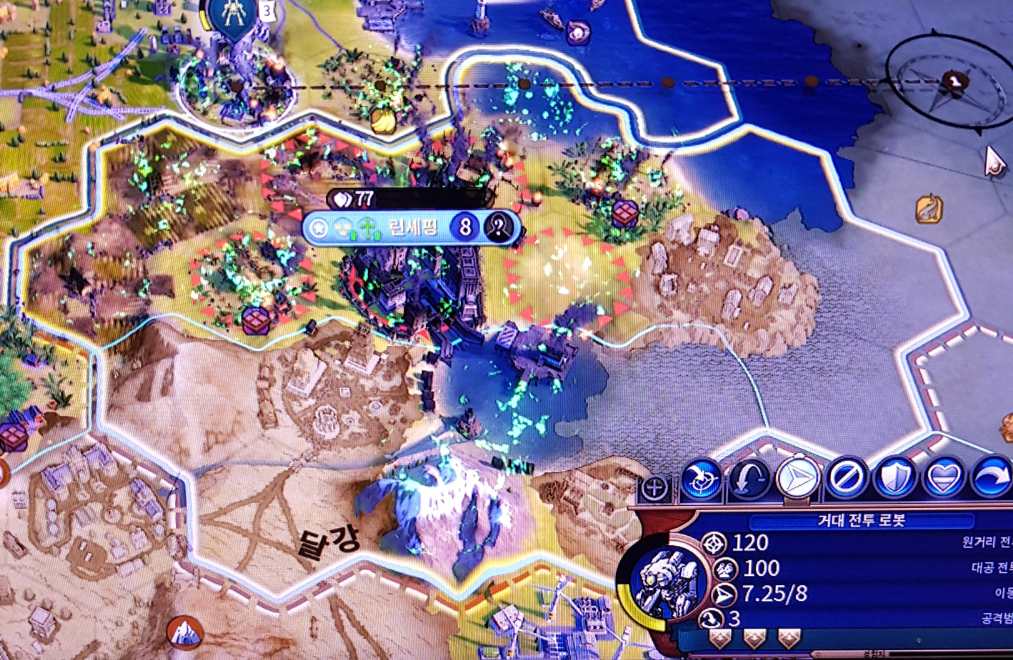
Task: Select the move-to arrow action
Action: tap(797, 480)
